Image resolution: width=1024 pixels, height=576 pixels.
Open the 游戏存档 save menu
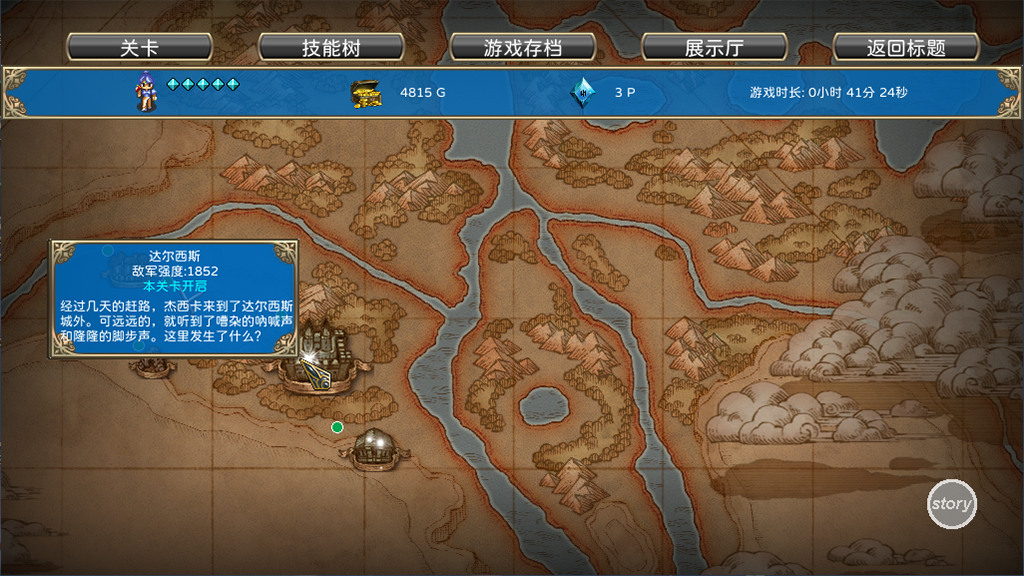pos(523,48)
